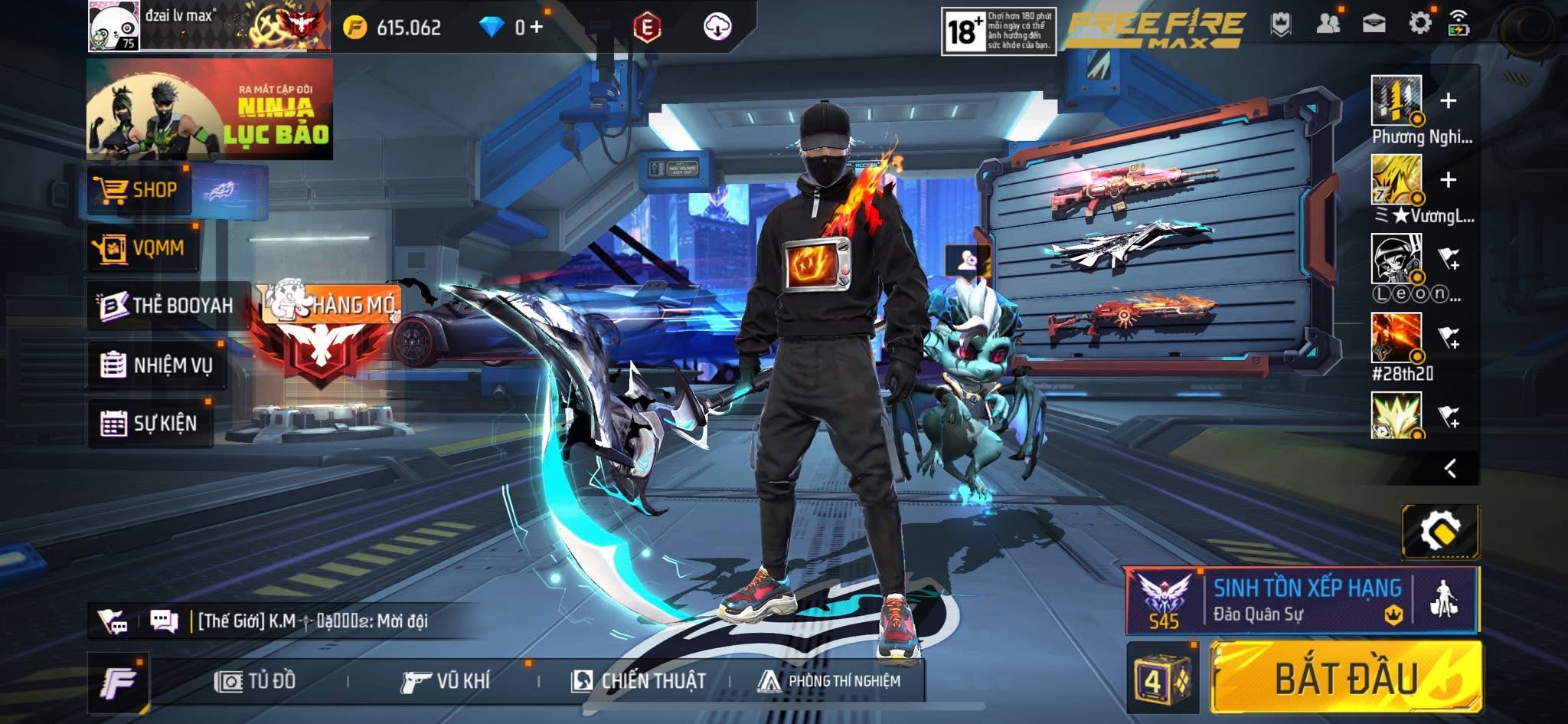The image size is (1568, 724).
Task: Open the friends list icon
Action: coord(1328,24)
